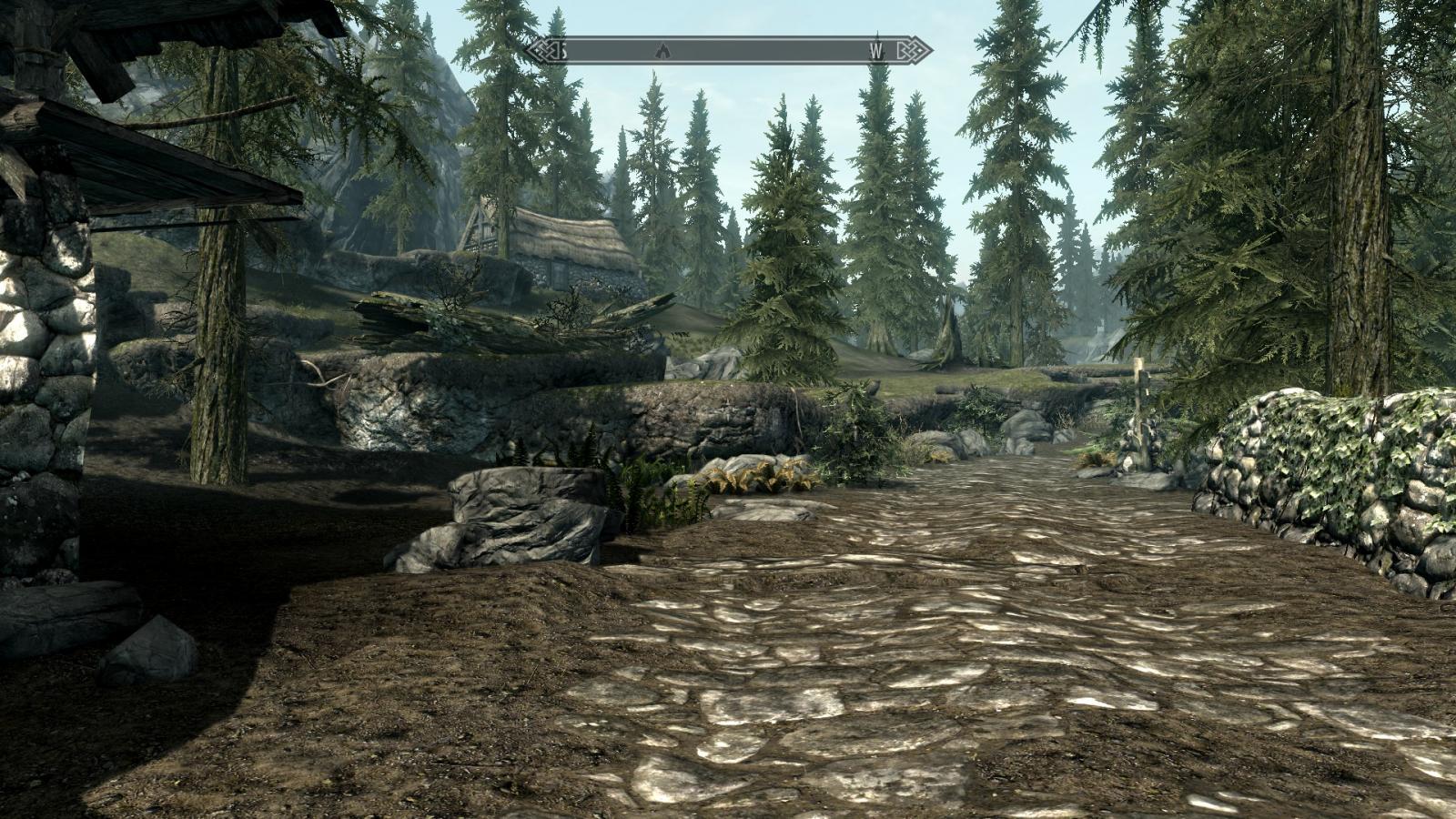1456x819 pixels.
Task: Click the mountain landmark icon on the compass
Action: (662, 52)
